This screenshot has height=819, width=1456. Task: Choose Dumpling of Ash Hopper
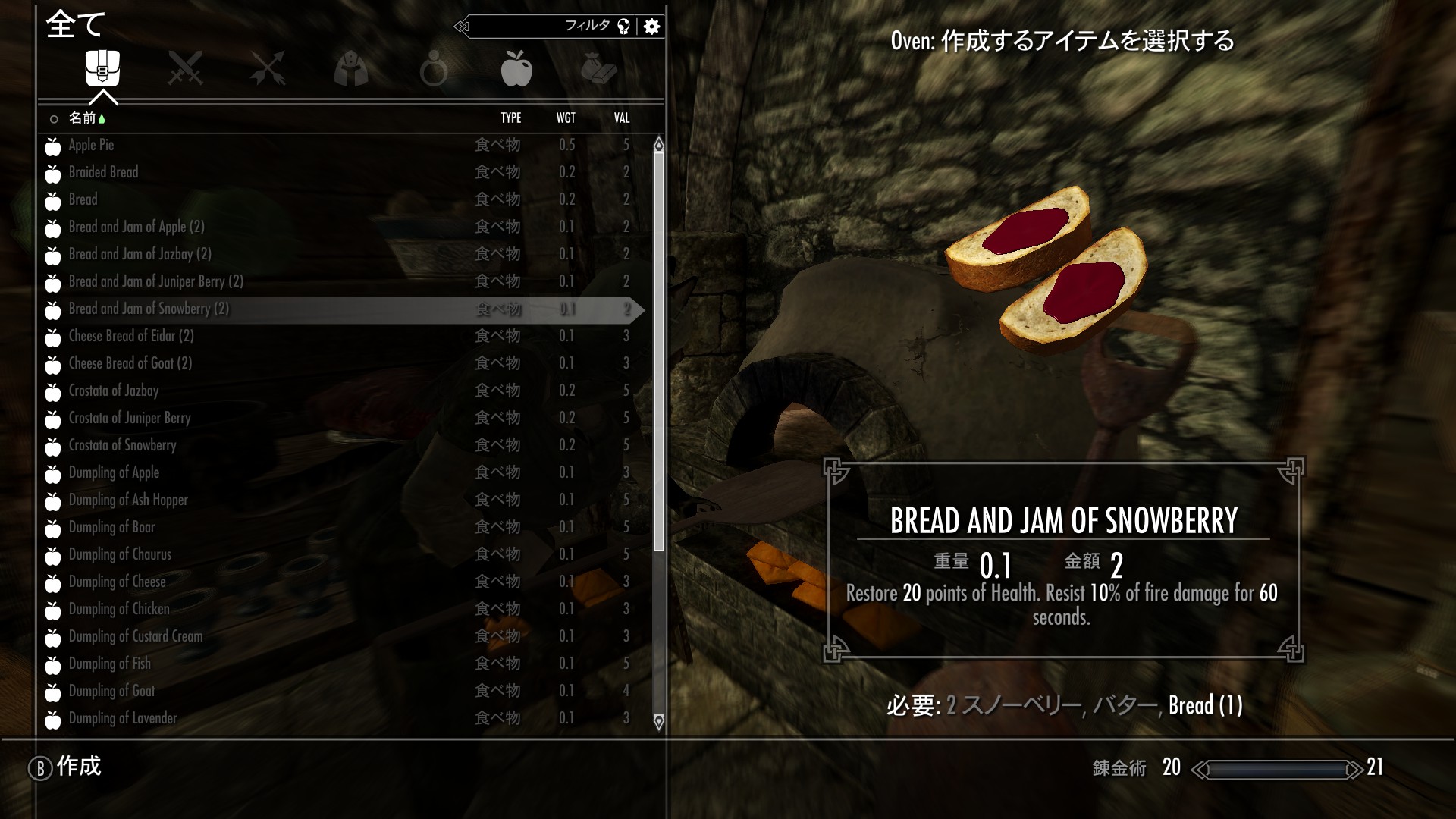coord(127,500)
